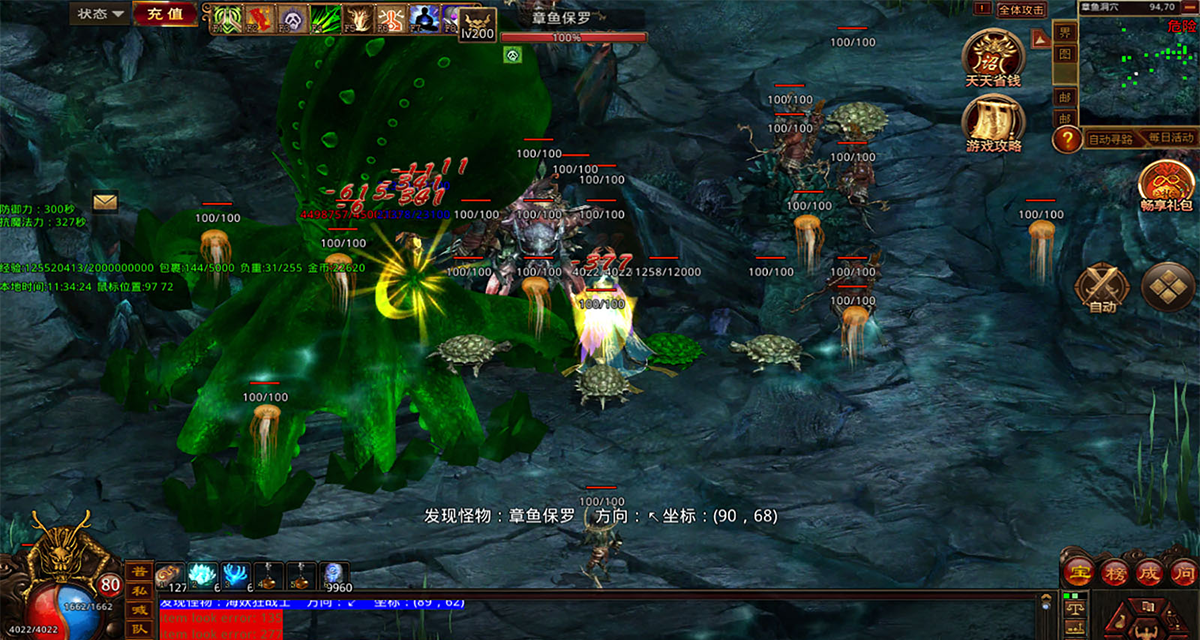1200x640 pixels.
Task: Use the white lotus item in the hotbar
Action: tap(202, 576)
